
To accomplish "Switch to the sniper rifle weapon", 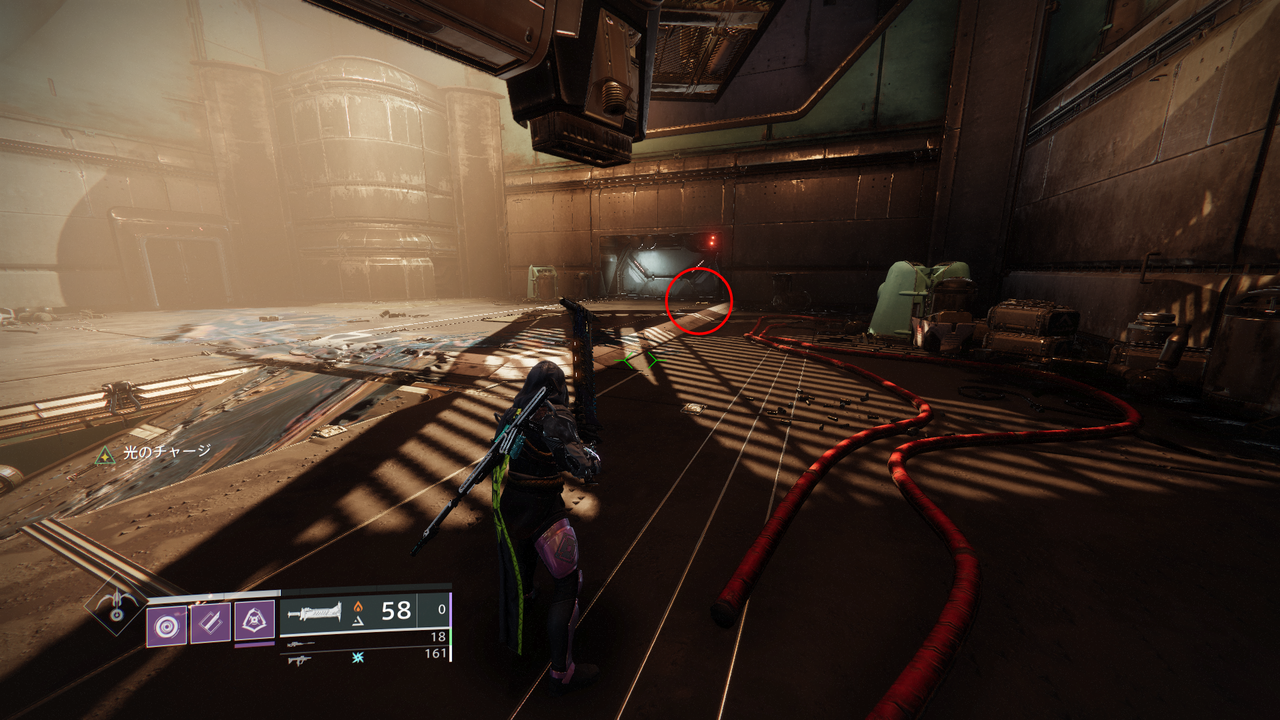I will click(x=298, y=642).
